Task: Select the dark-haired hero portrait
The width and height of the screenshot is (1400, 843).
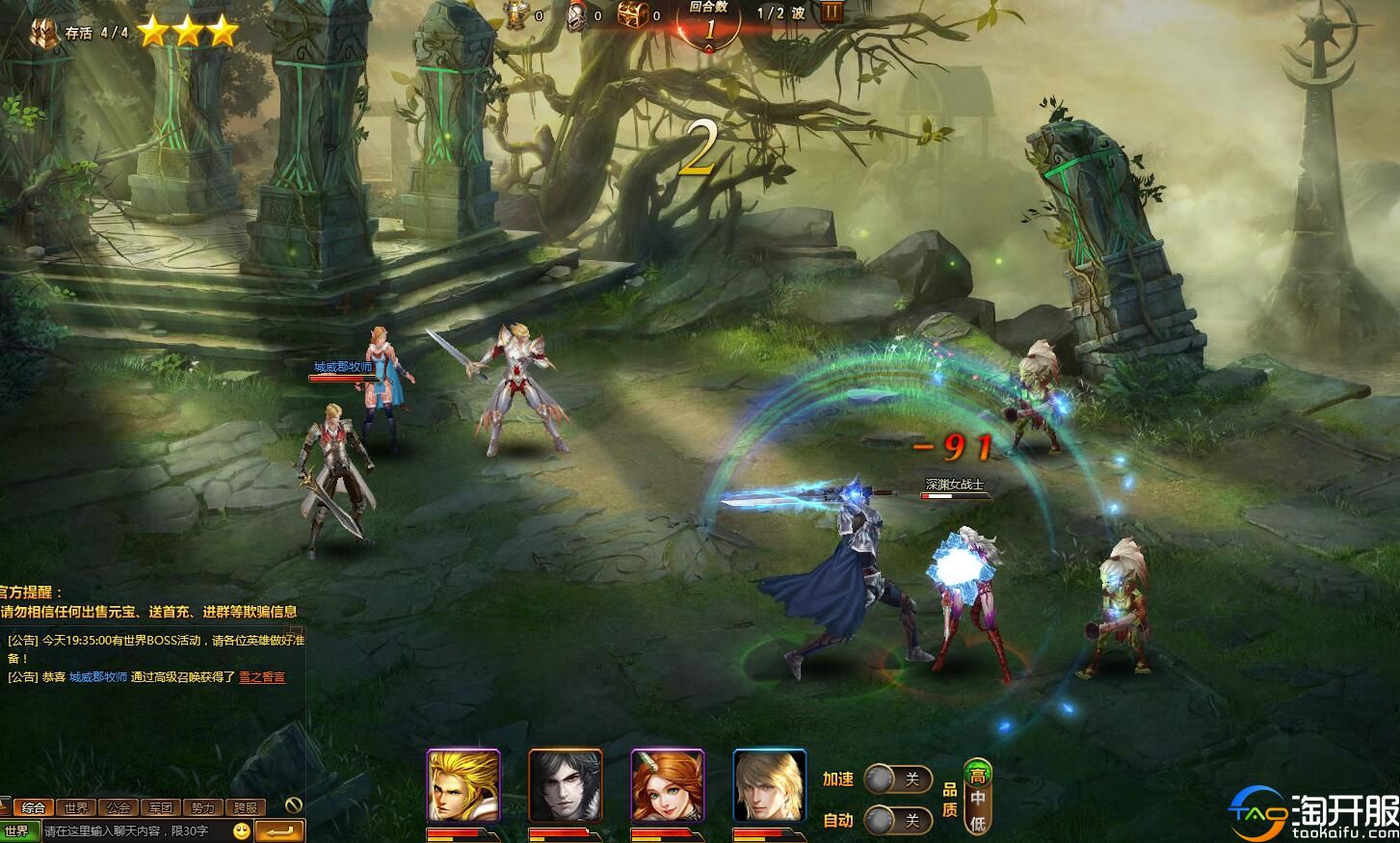Action: tap(566, 785)
